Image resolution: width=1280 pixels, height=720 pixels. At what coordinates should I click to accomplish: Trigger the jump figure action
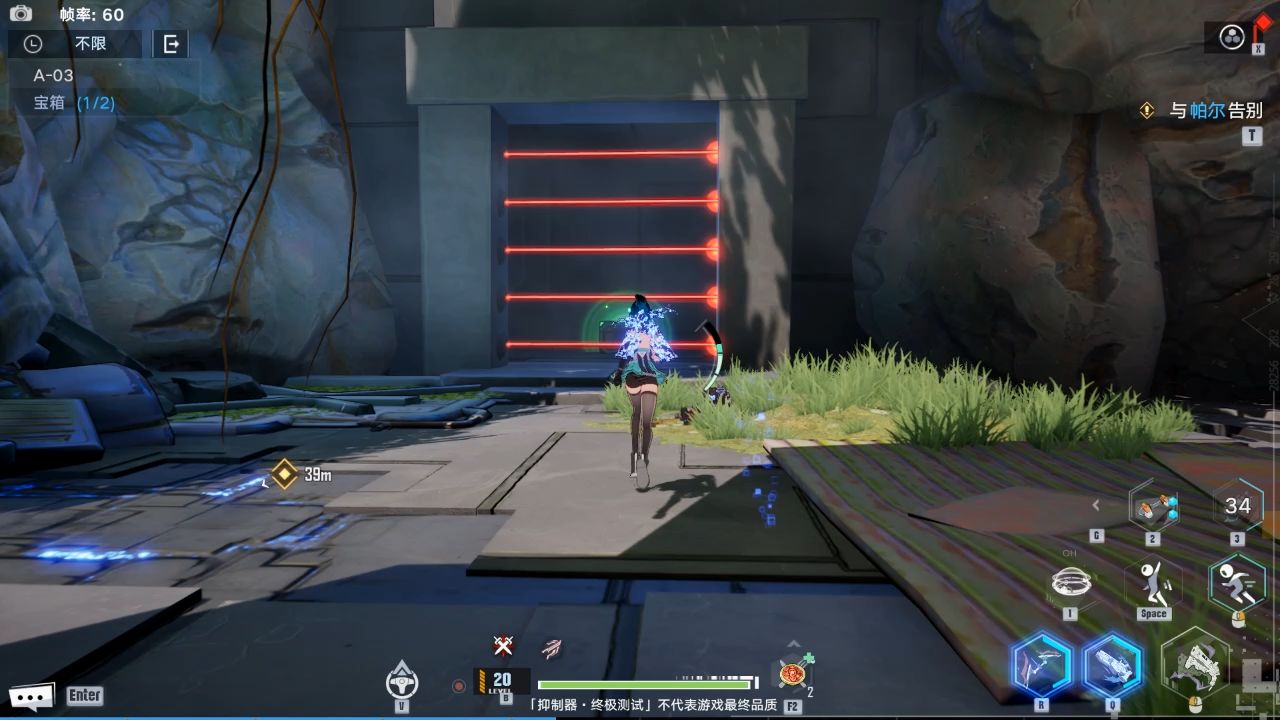[x=1153, y=582]
